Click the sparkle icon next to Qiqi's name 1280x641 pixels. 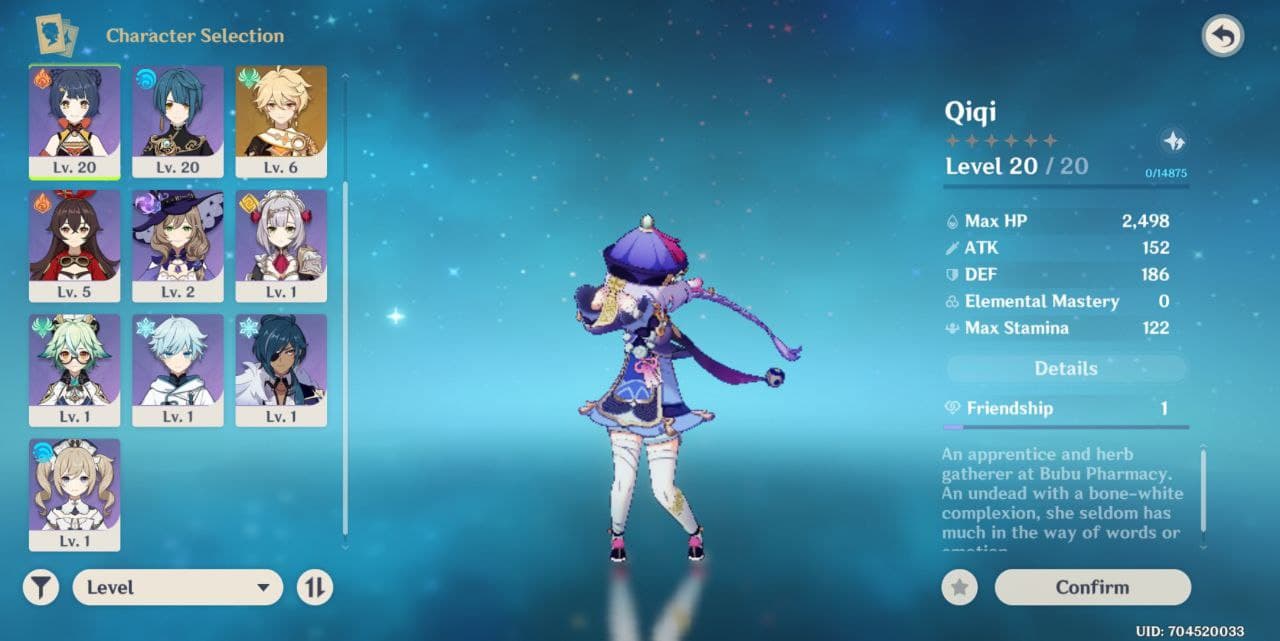click(x=1174, y=141)
